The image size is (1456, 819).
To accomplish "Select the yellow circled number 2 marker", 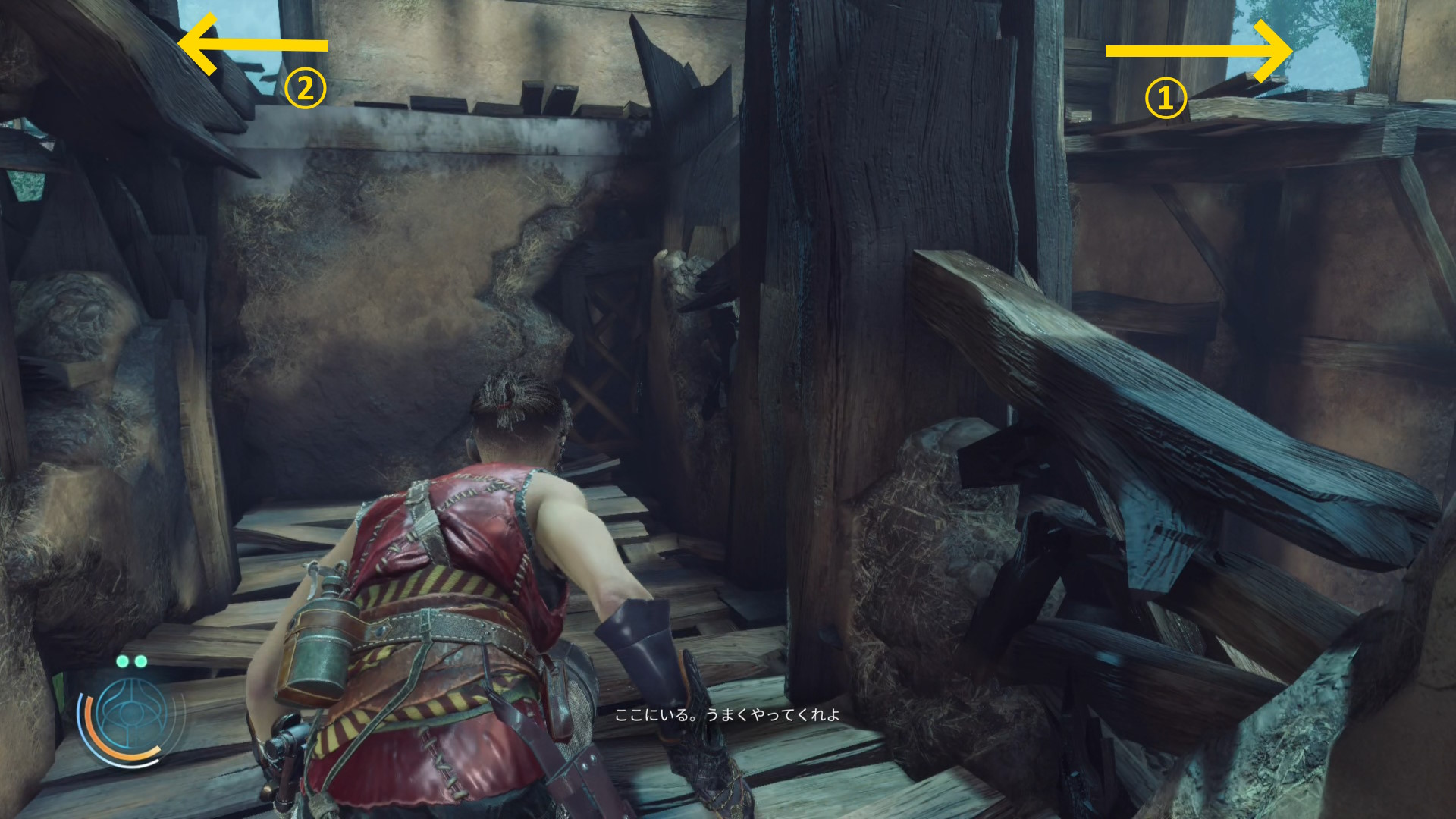I will pos(305,89).
